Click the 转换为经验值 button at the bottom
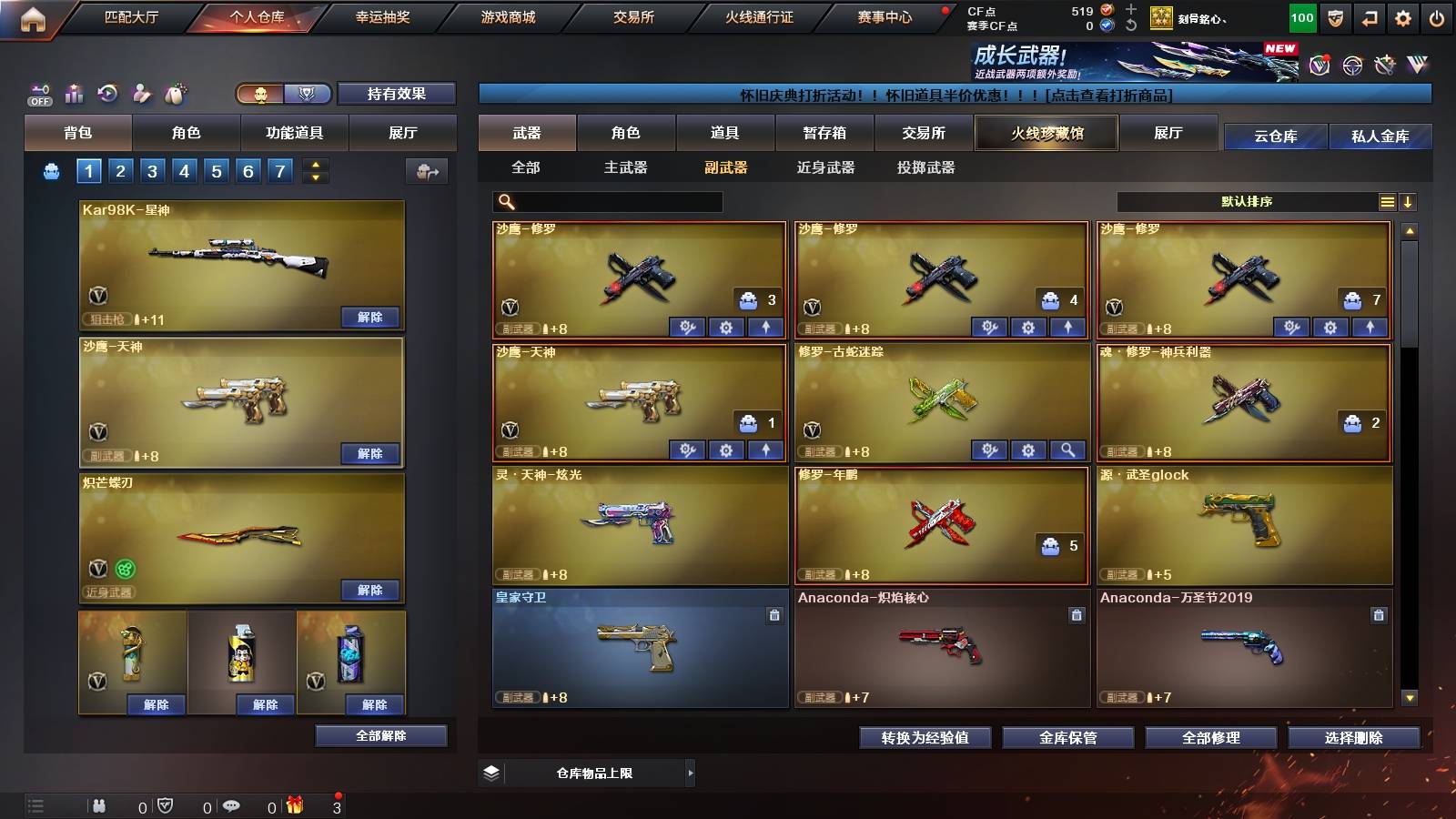 (925, 738)
